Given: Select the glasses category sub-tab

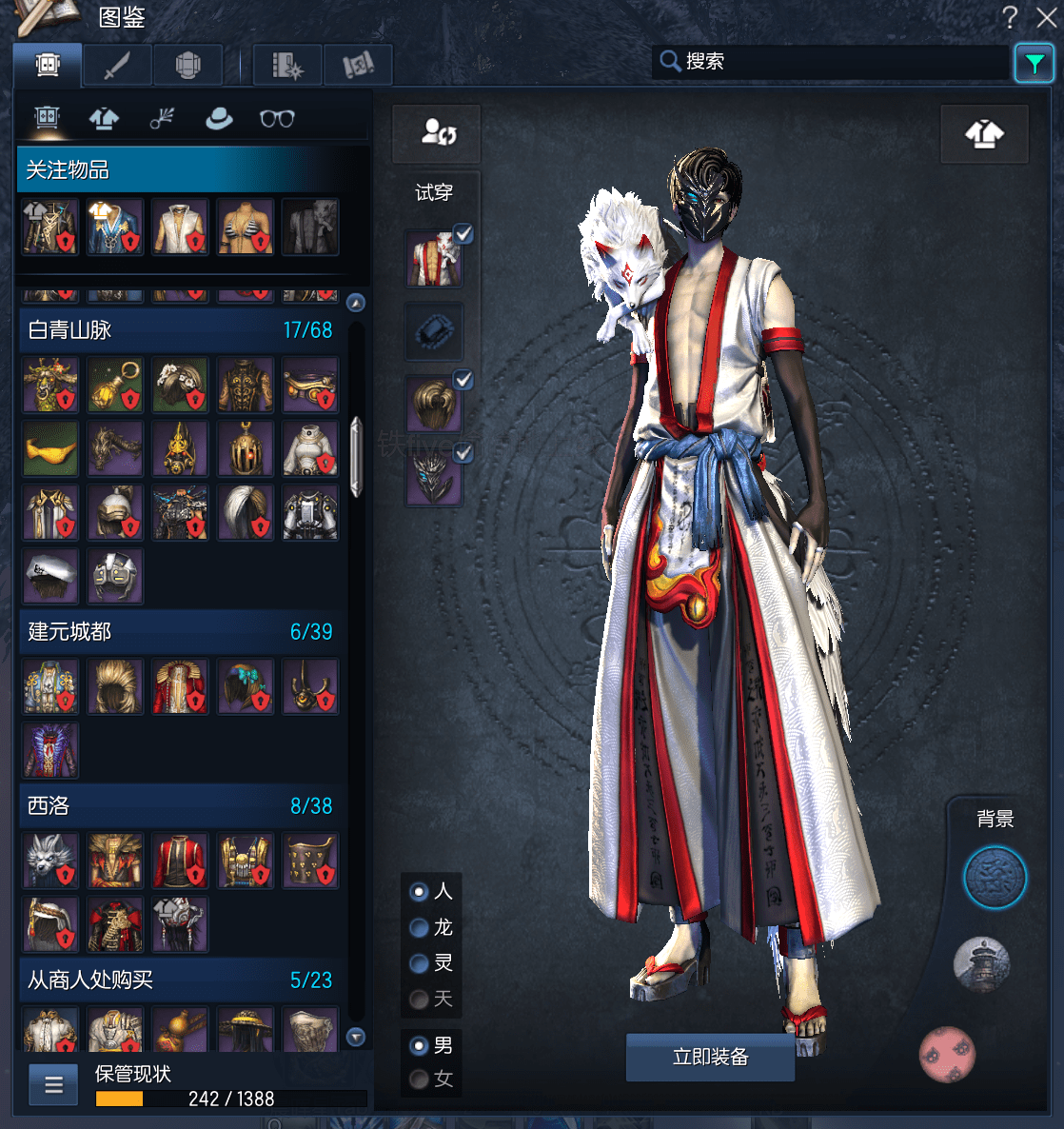Looking at the screenshot, I should [x=277, y=119].
